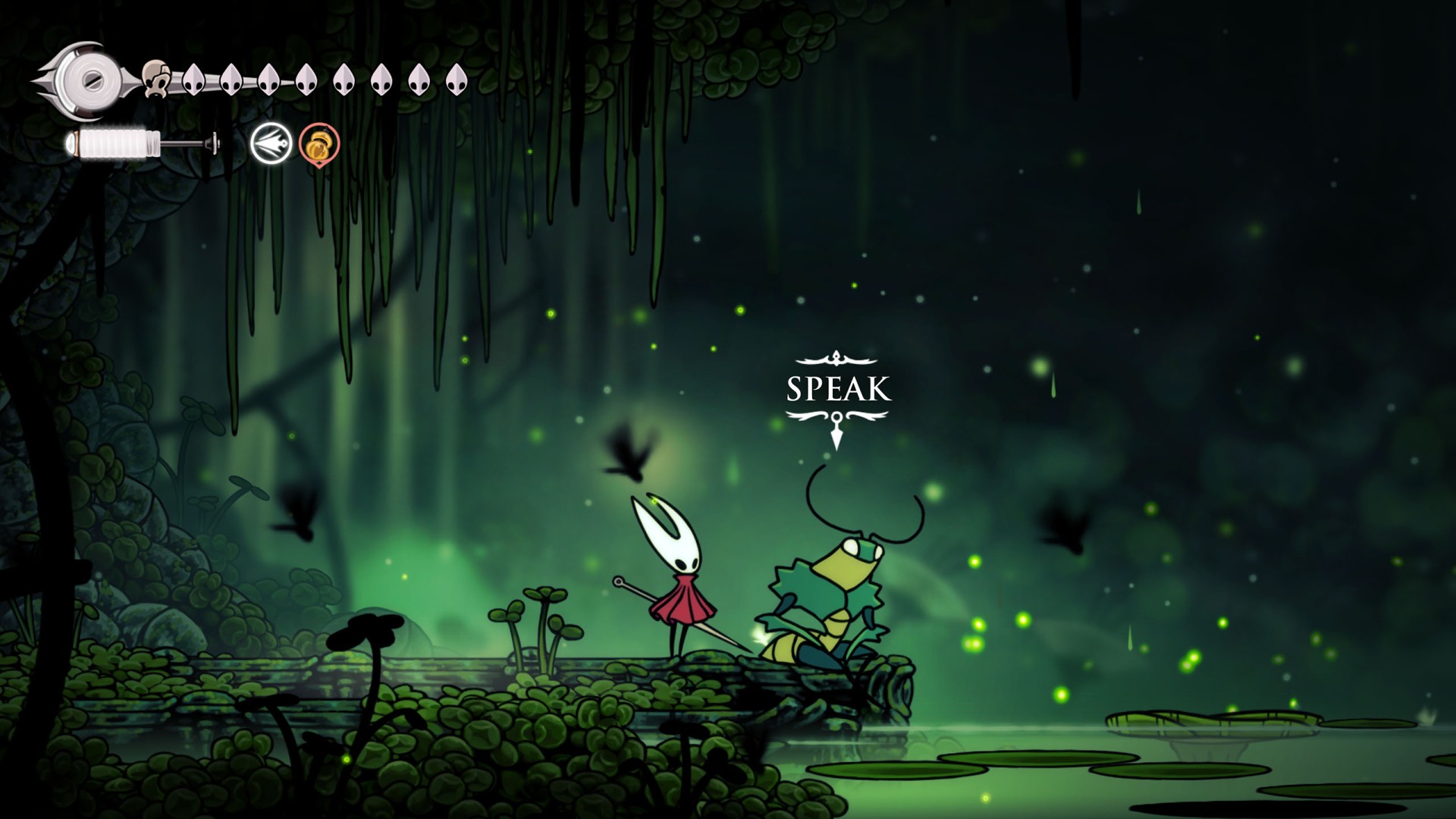The image size is (1456, 819).
Task: Select the golden bell tool icon
Action: [x=319, y=143]
